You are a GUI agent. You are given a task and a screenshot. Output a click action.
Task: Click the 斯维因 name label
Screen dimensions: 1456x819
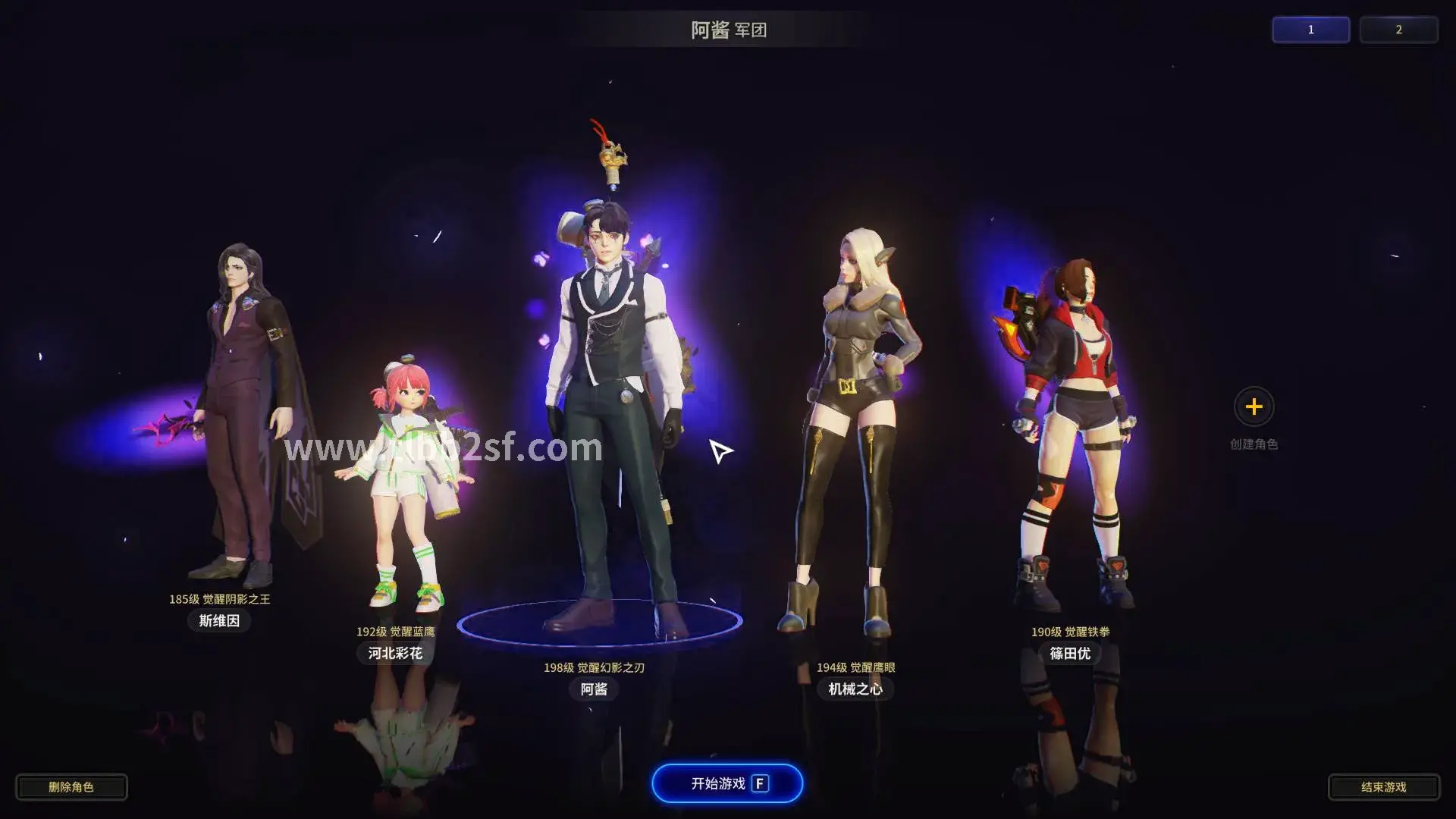(x=218, y=621)
